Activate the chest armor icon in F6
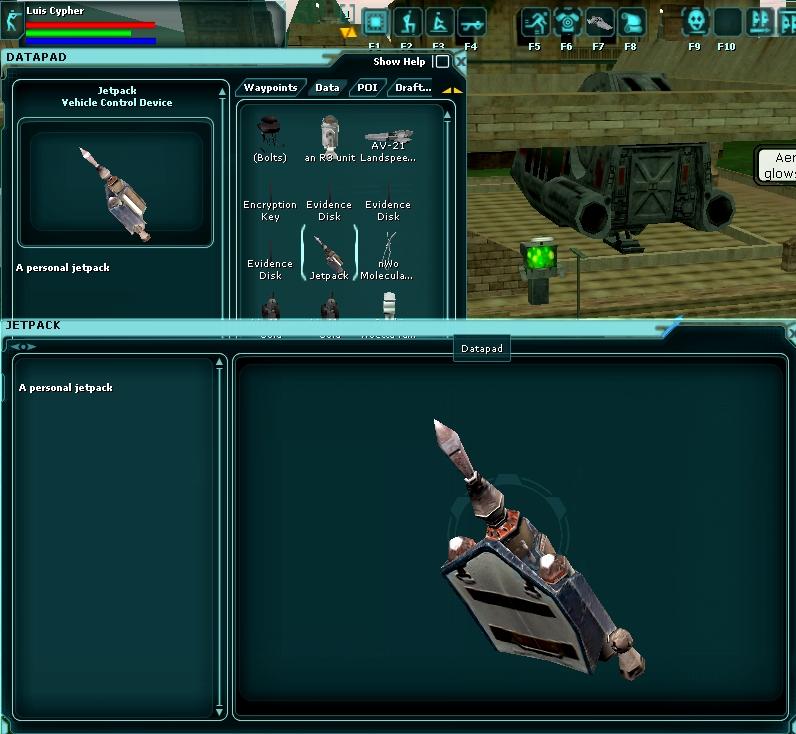This screenshot has width=796, height=734. click(567, 22)
